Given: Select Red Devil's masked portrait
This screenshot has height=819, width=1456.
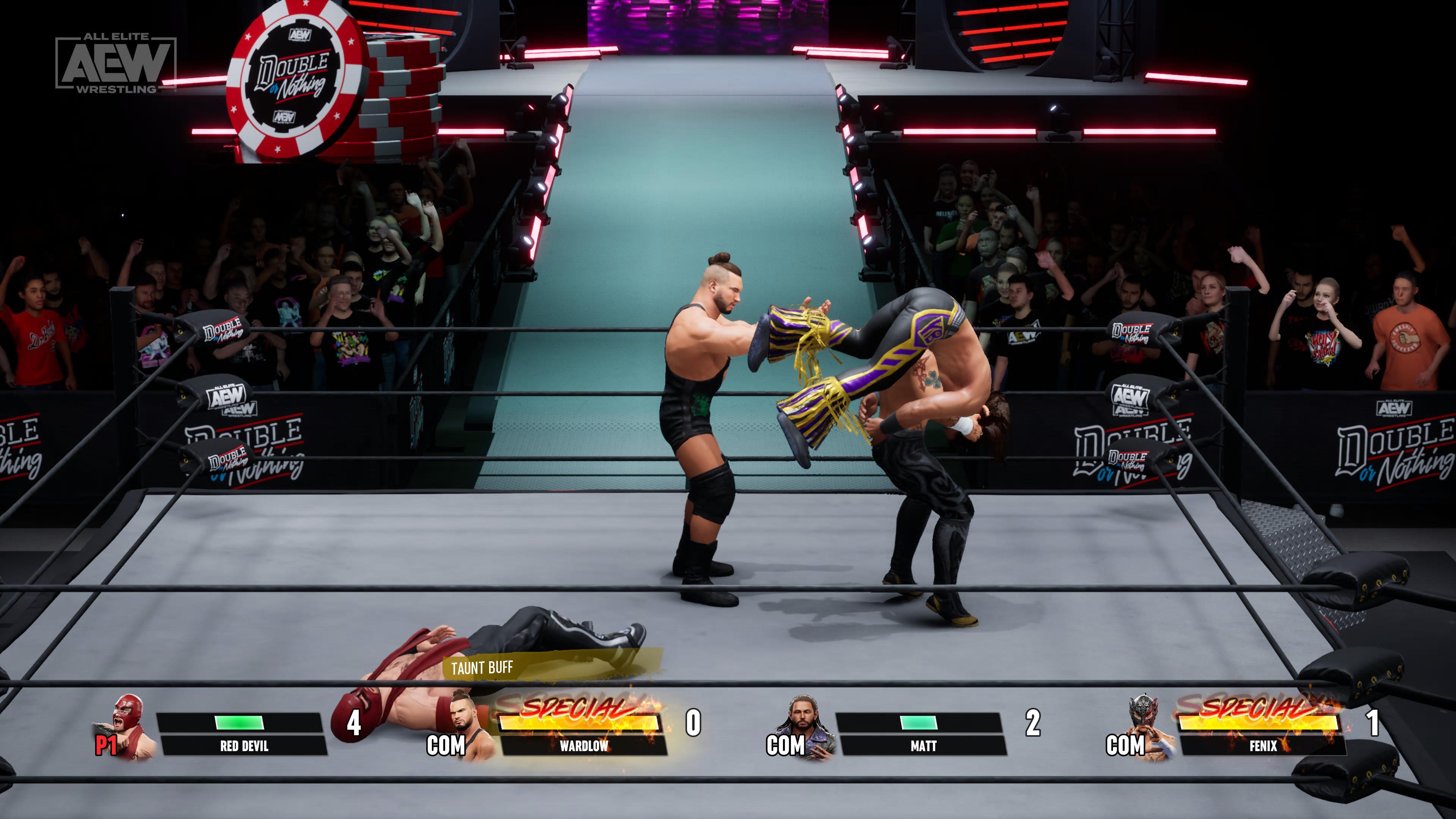Looking at the screenshot, I should tap(129, 725).
